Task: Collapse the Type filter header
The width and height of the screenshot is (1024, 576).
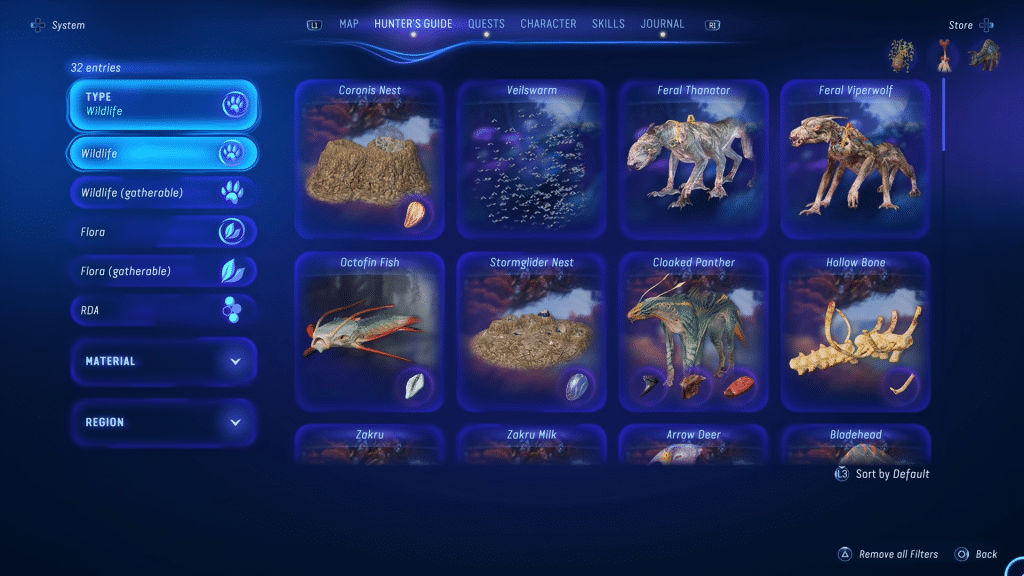Action: point(163,104)
